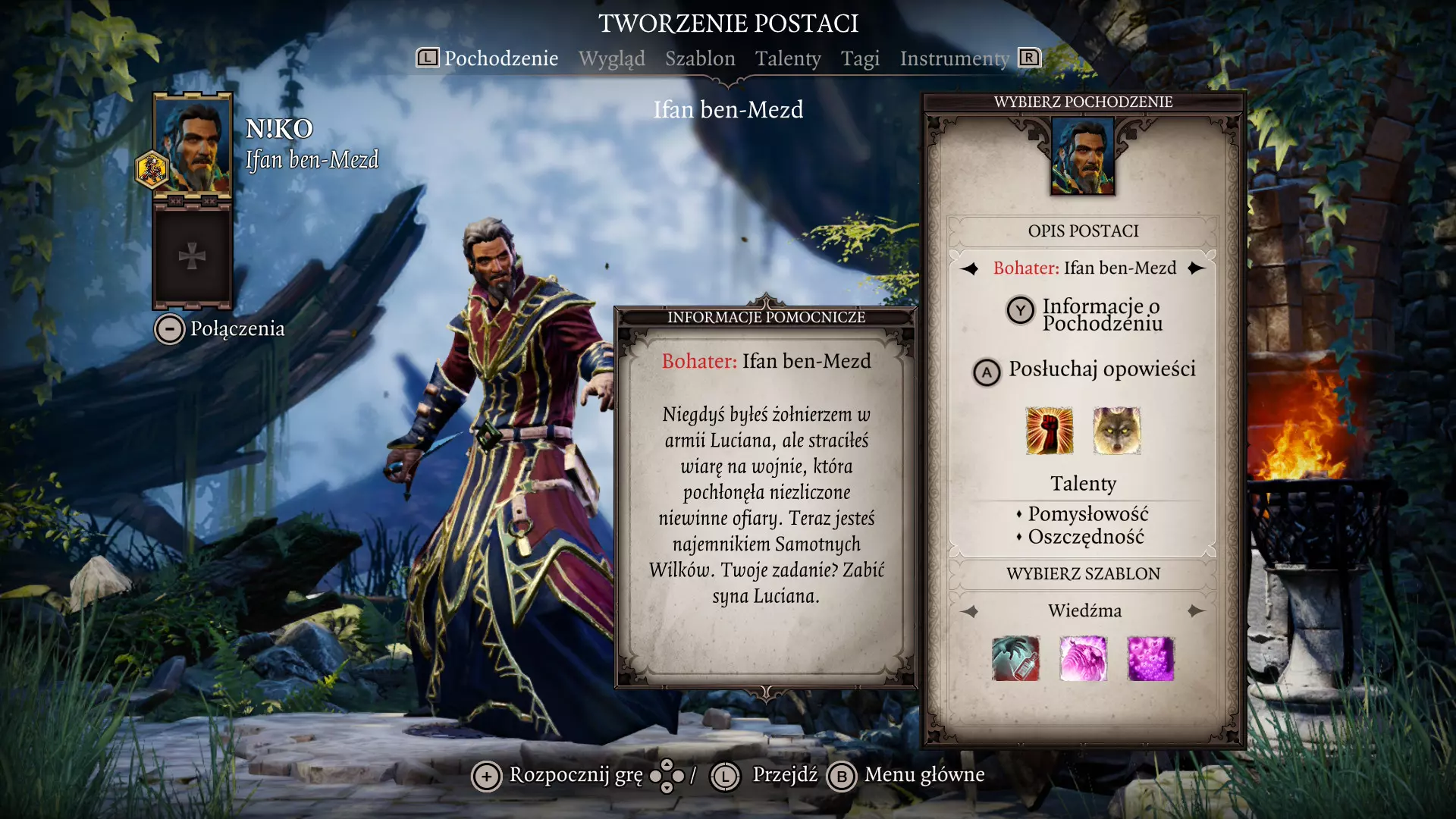Add a player in the empty plus slot
The width and height of the screenshot is (1456, 819).
tap(193, 256)
